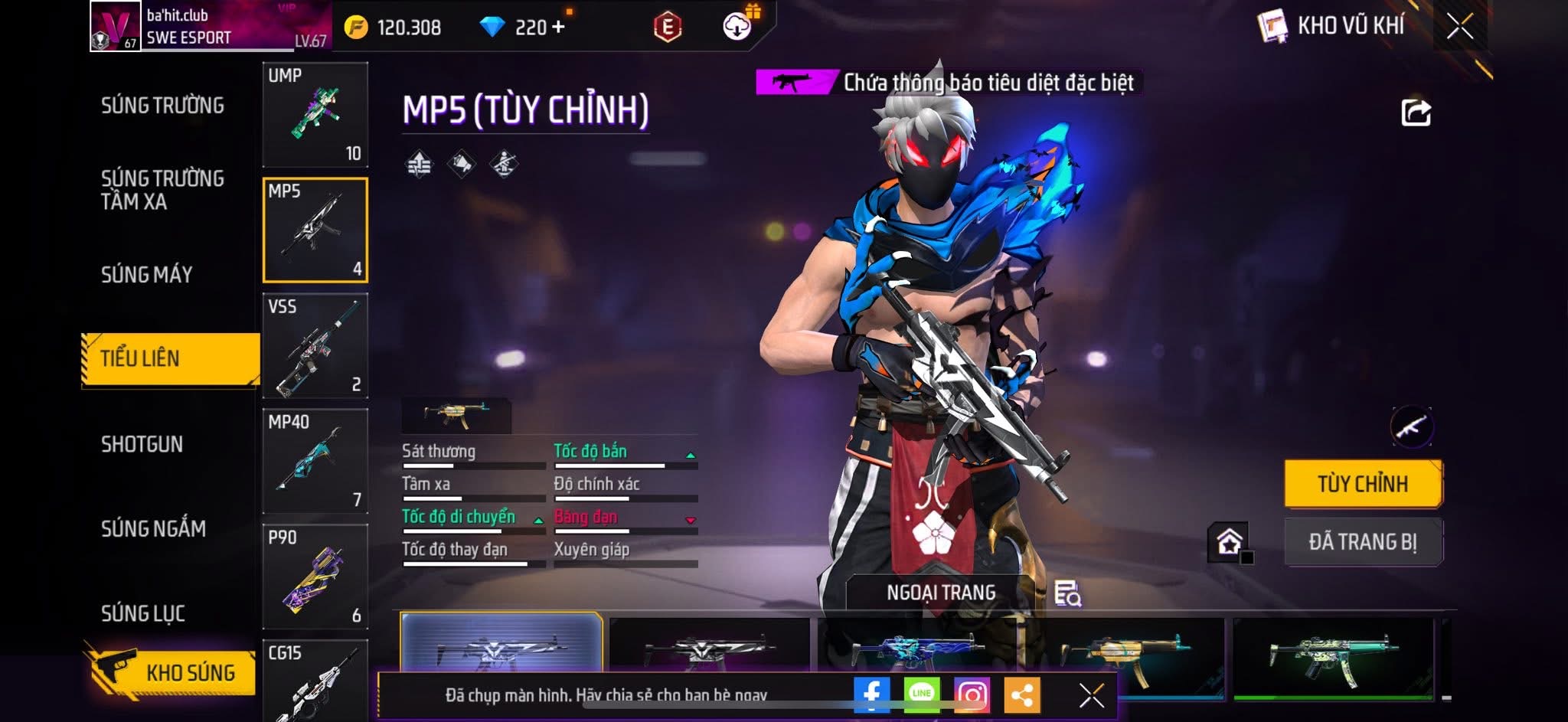The height and width of the screenshot is (722, 1568).
Task: Switch to Súng Trường Tầm Xa category
Action: (x=162, y=190)
